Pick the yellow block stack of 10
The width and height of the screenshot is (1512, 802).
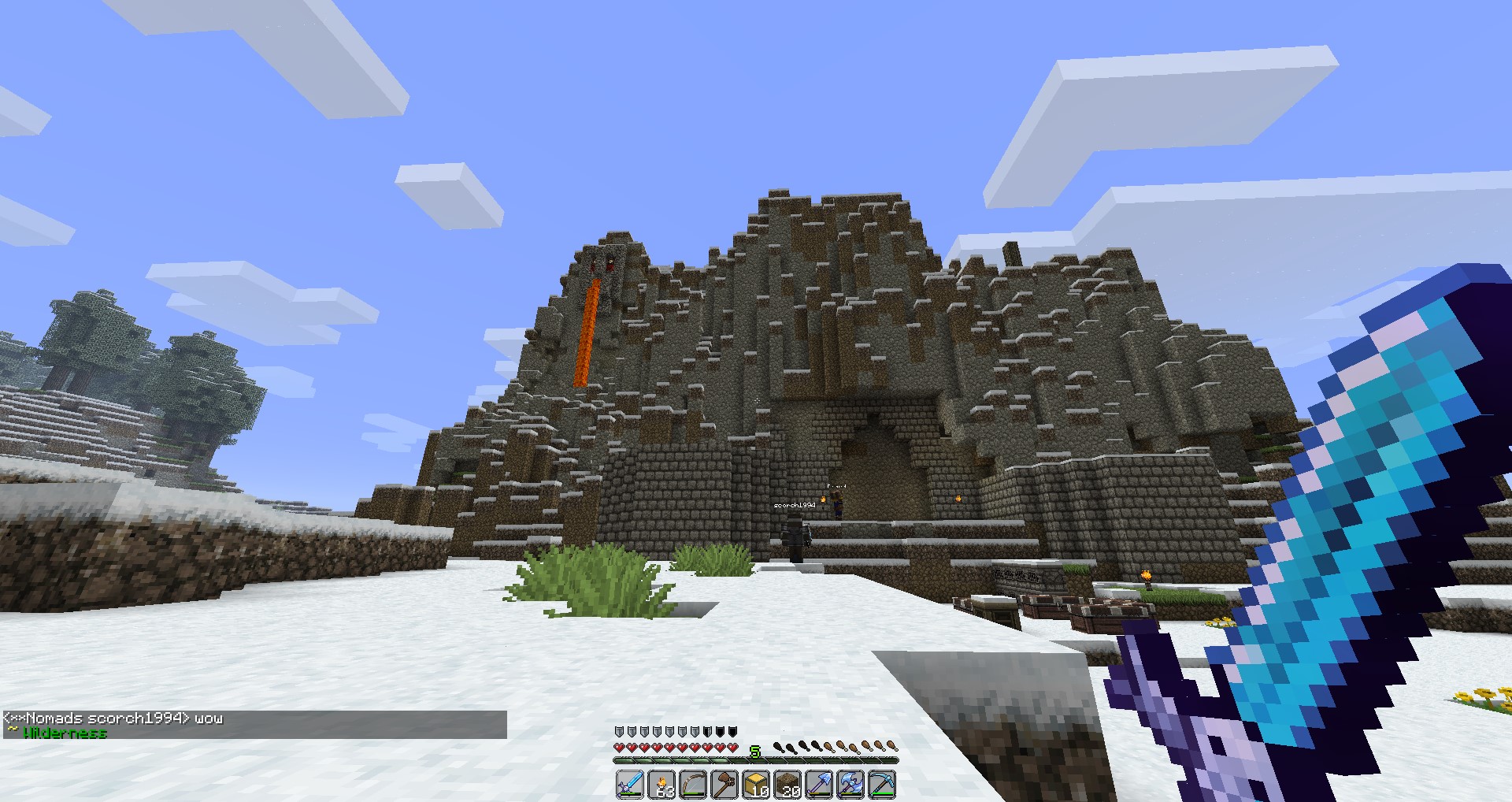pyautogui.click(x=756, y=785)
